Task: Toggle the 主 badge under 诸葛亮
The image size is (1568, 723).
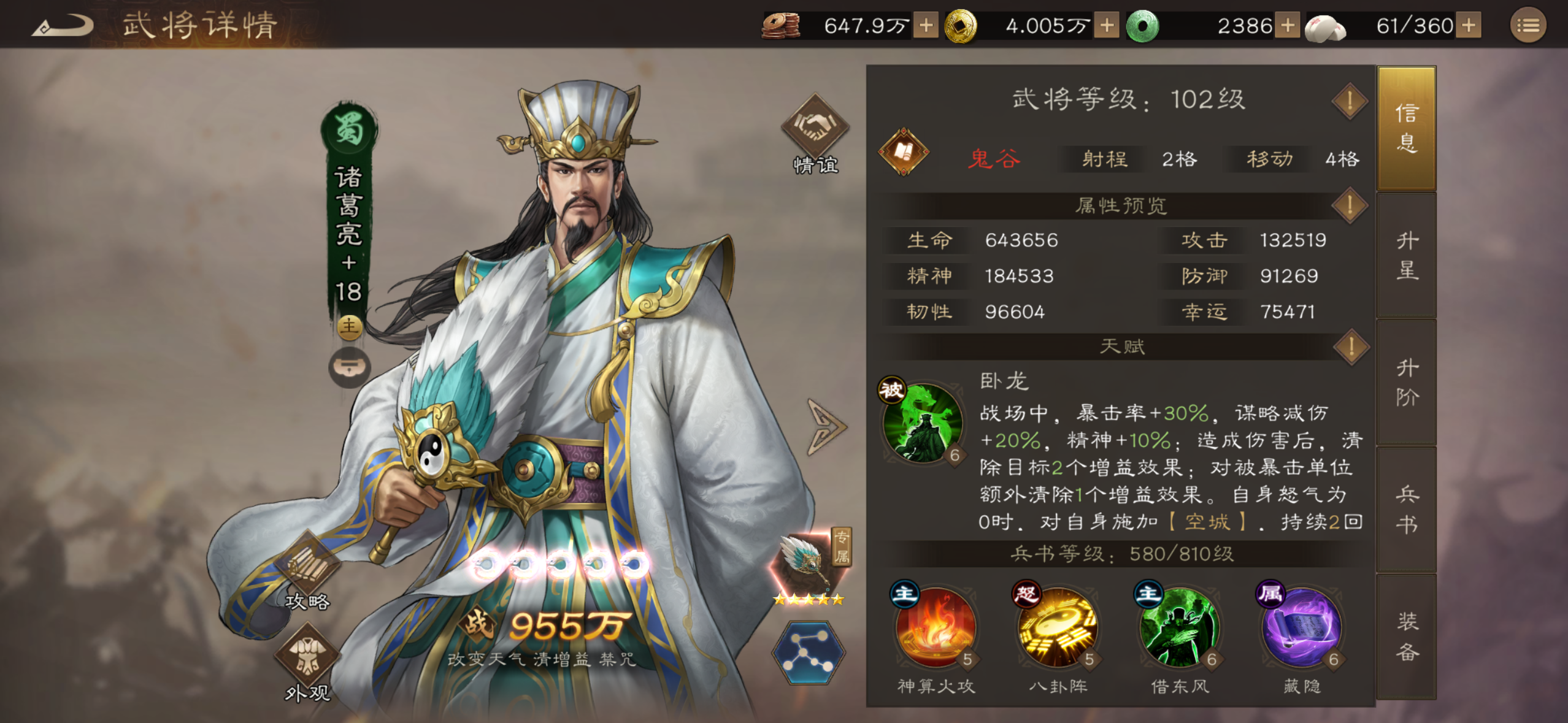Action: point(349,328)
